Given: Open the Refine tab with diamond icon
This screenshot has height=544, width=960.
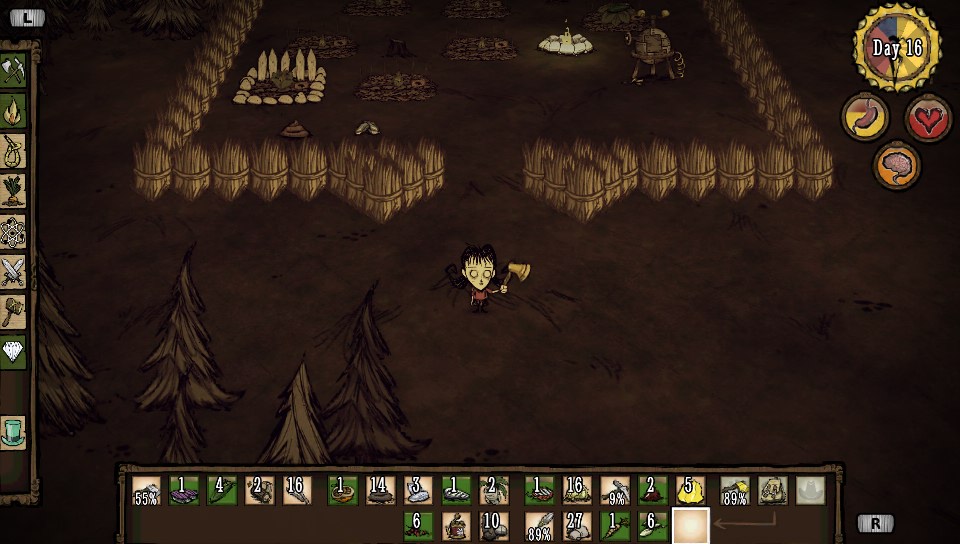Looking at the screenshot, I should point(15,351).
